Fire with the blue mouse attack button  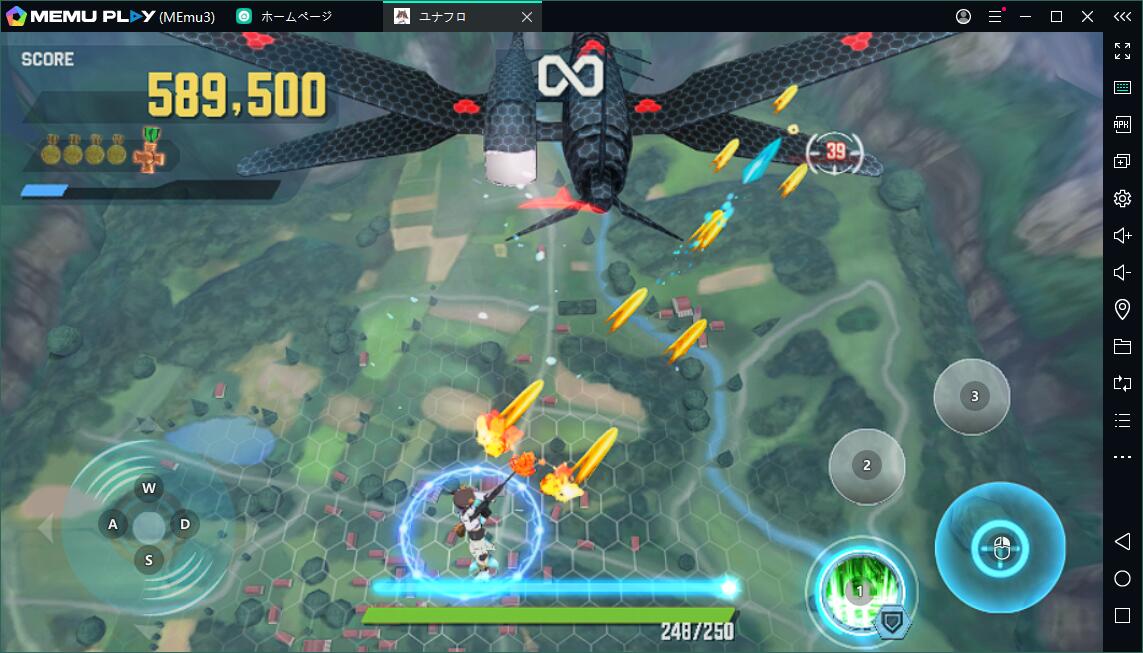[999, 547]
